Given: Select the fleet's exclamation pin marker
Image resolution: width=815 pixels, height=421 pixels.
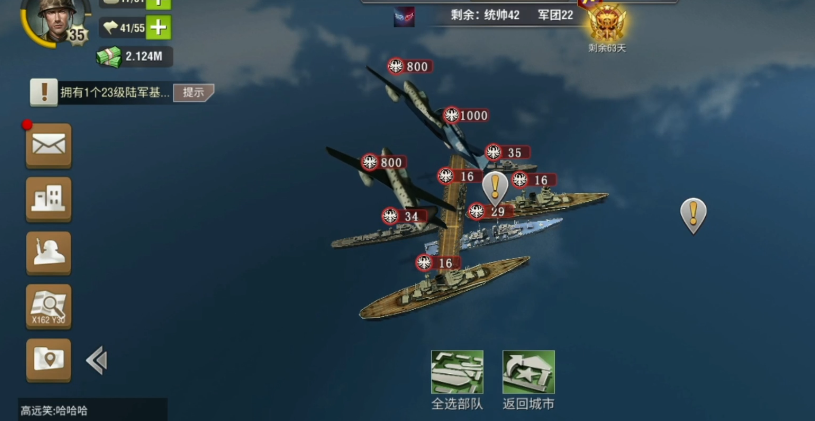Looking at the screenshot, I should (x=495, y=186).
